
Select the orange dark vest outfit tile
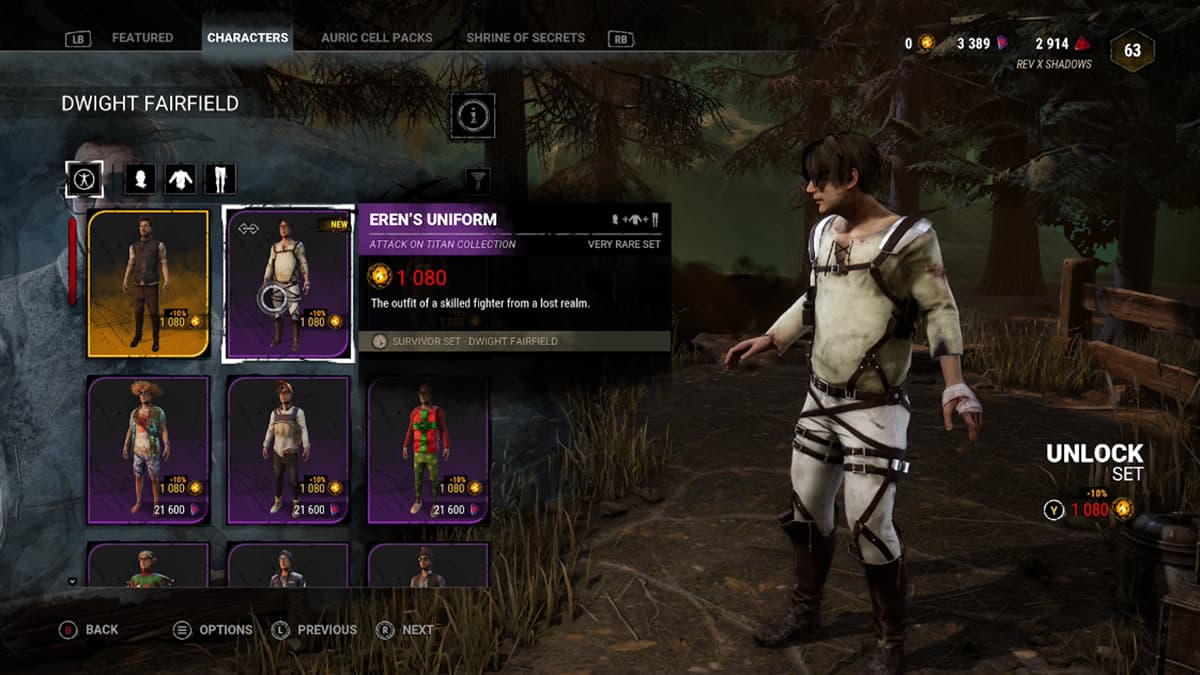pos(148,283)
